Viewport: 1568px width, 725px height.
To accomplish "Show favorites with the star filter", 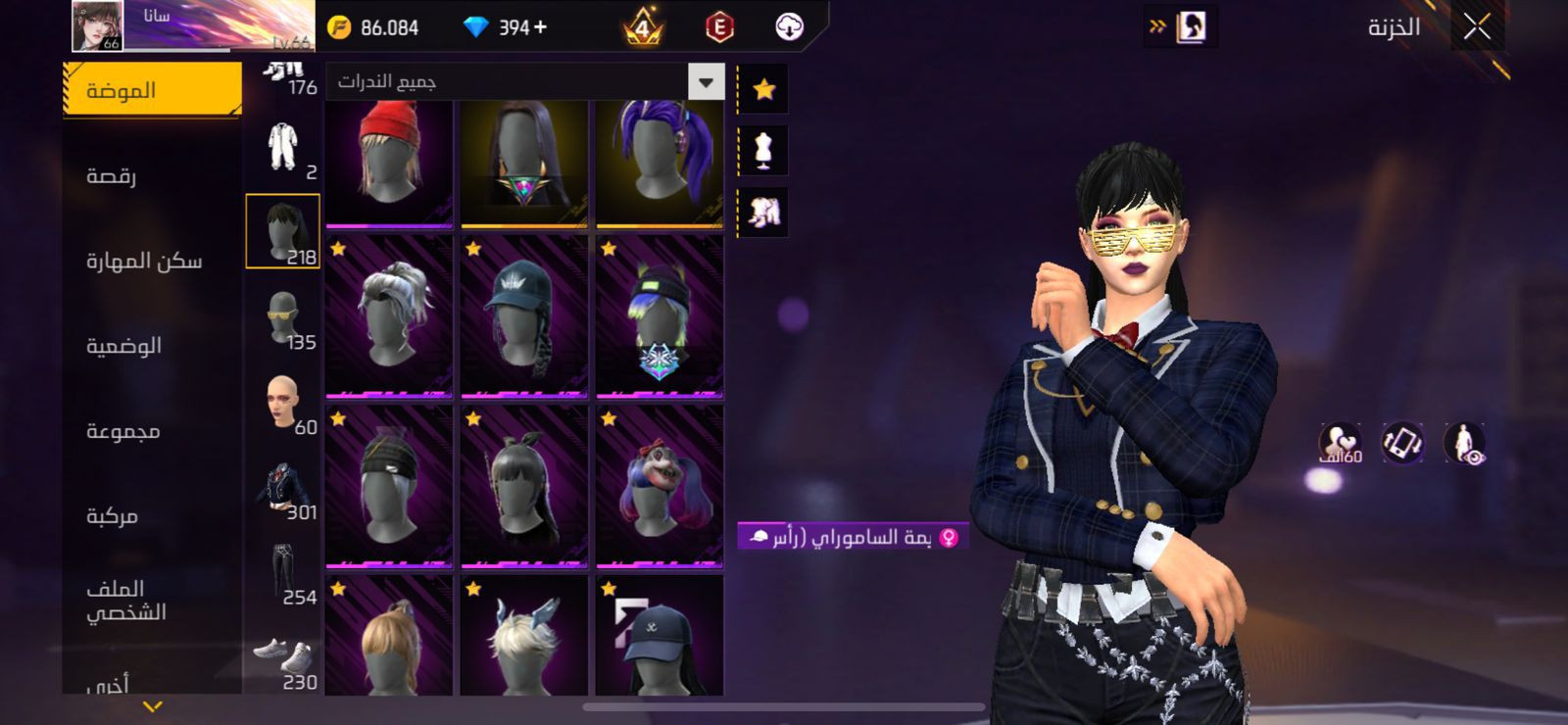I will [763, 90].
